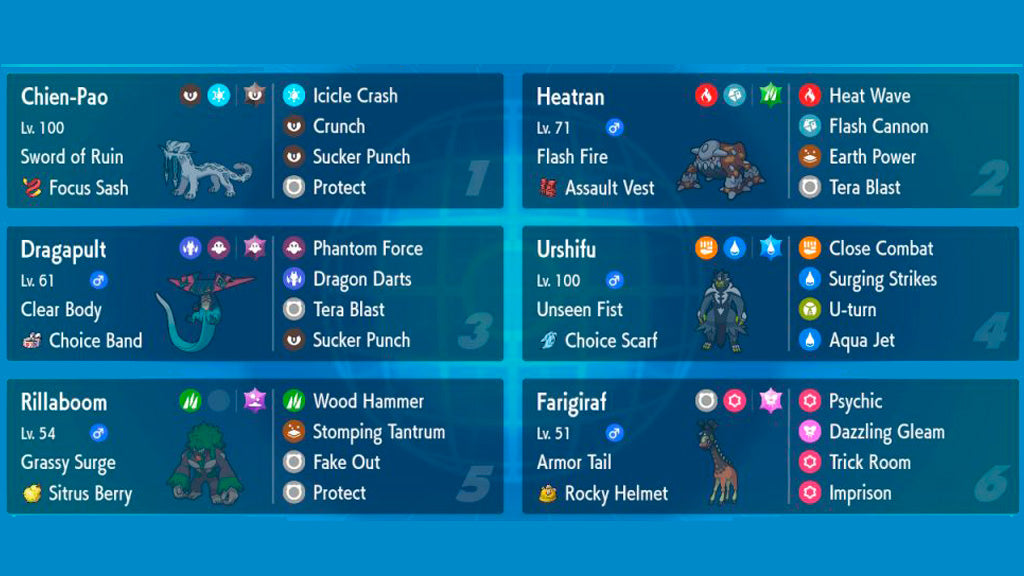Pick the Trick Room move
The width and height of the screenshot is (1024, 576).
869,462
